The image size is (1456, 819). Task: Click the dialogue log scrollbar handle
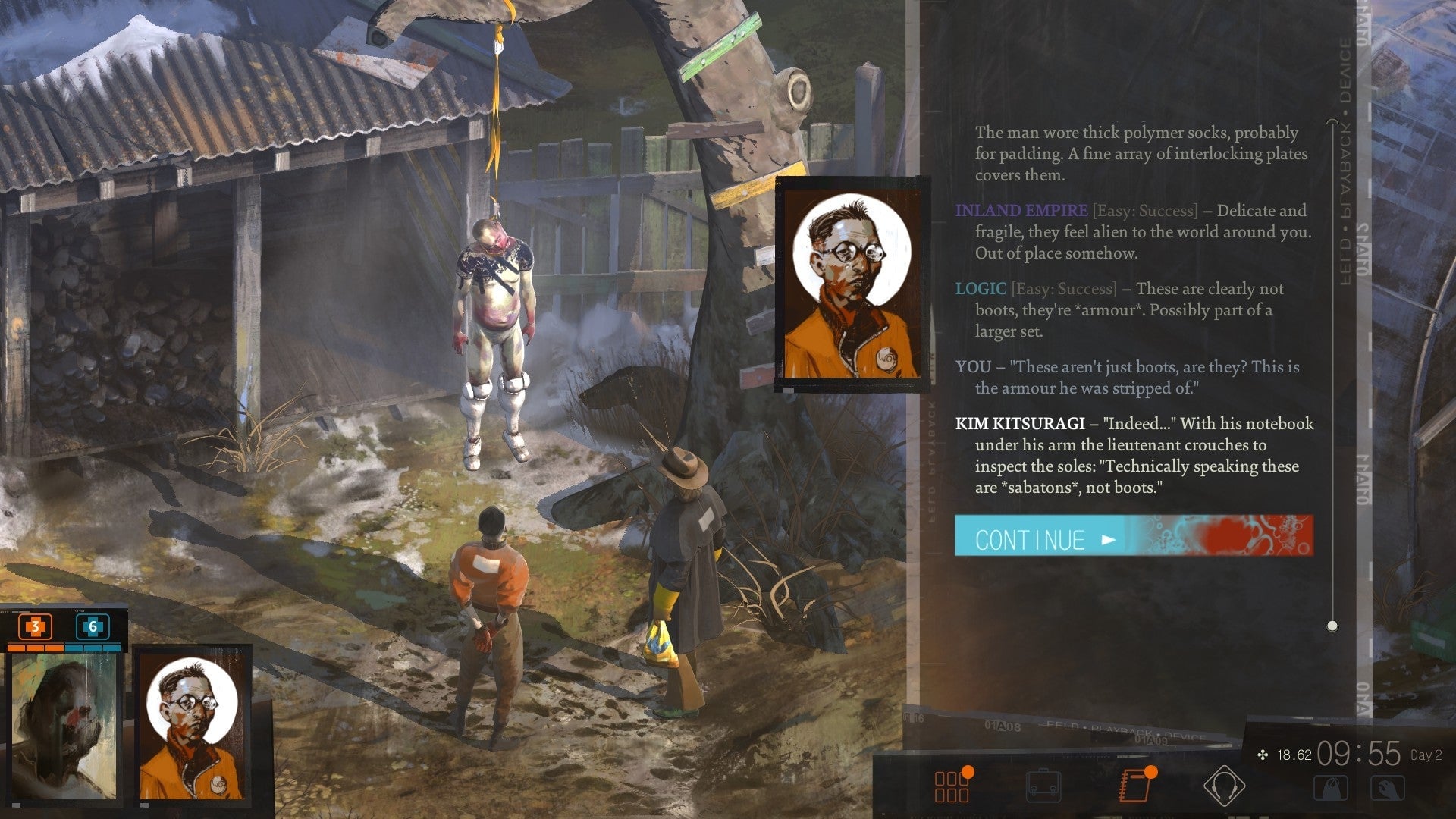click(1332, 626)
